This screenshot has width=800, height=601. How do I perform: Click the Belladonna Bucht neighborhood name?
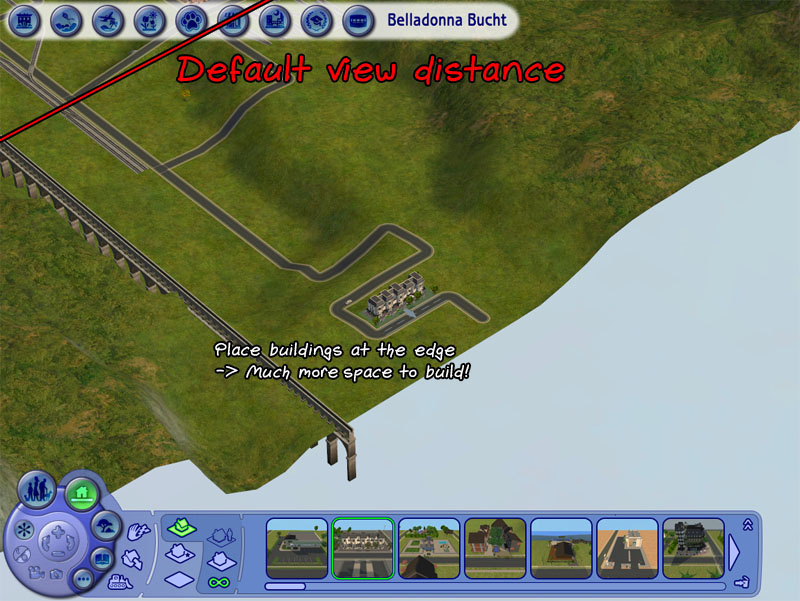446,20
